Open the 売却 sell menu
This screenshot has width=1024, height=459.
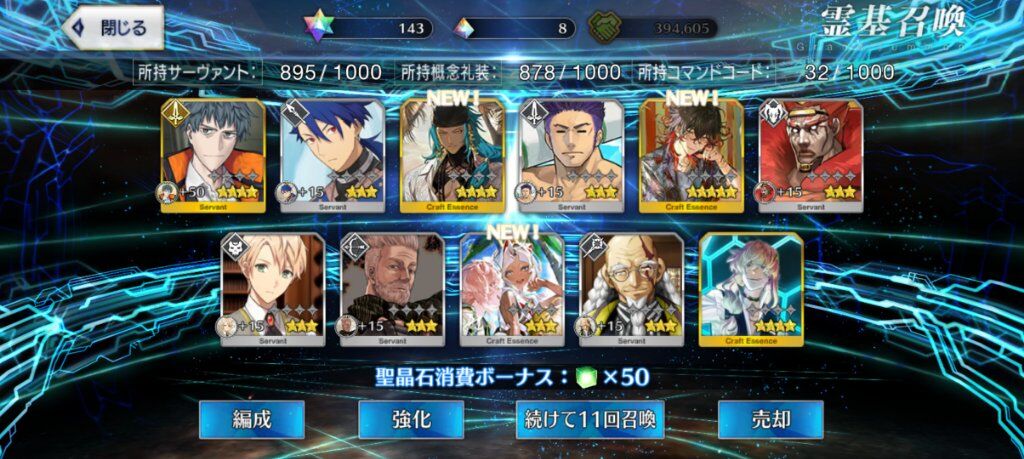coord(770,419)
